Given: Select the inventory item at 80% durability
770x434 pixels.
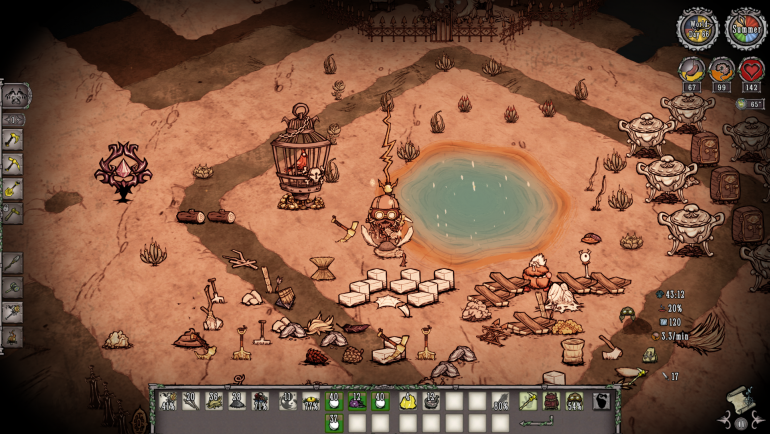Looking at the screenshot, I should coord(502,402).
